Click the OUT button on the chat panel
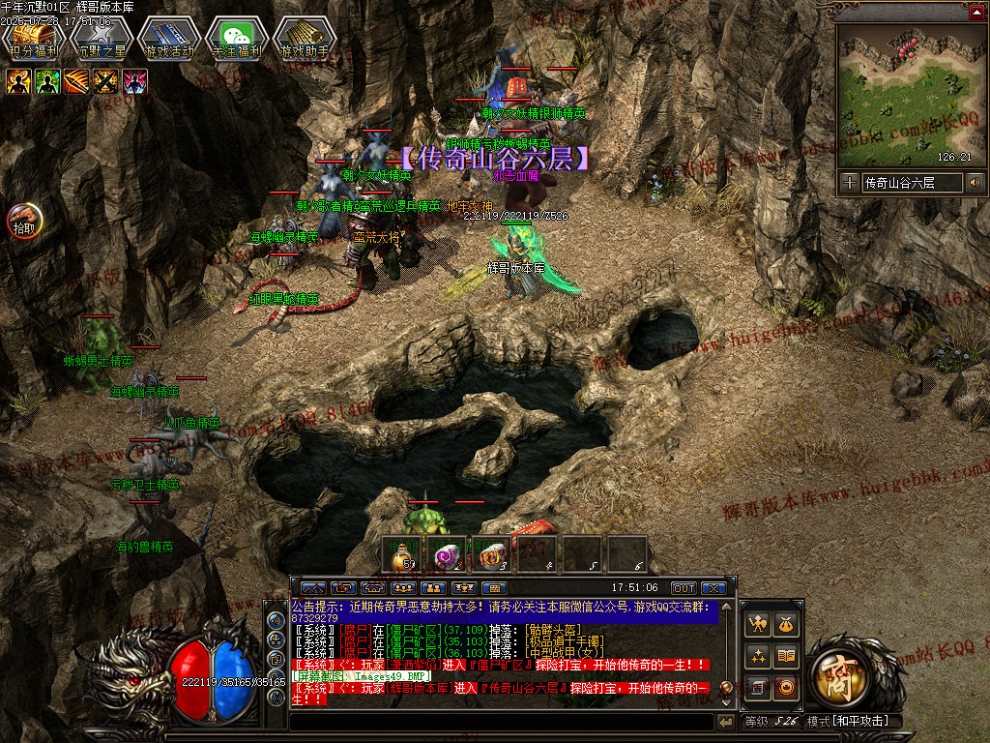 [683, 588]
